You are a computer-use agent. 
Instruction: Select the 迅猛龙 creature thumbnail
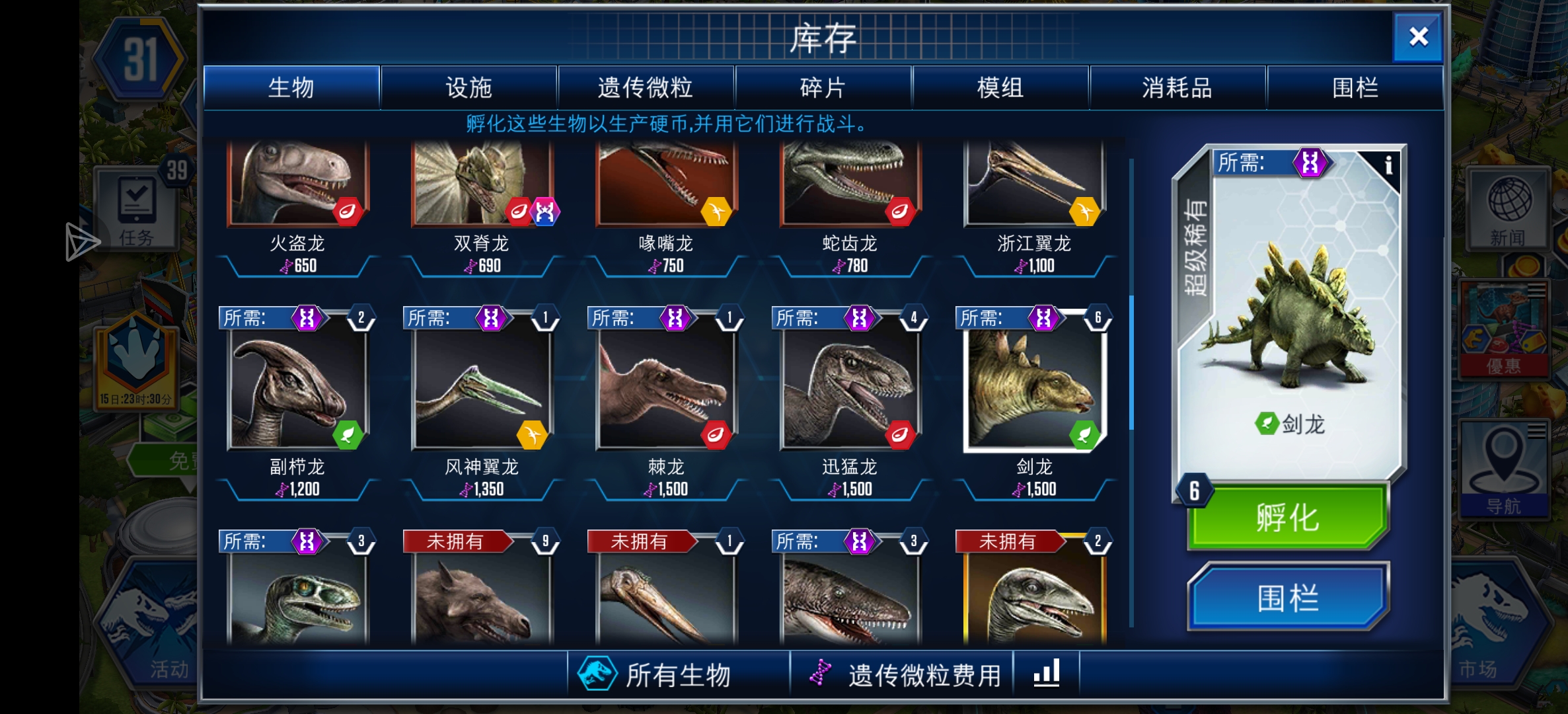852,387
